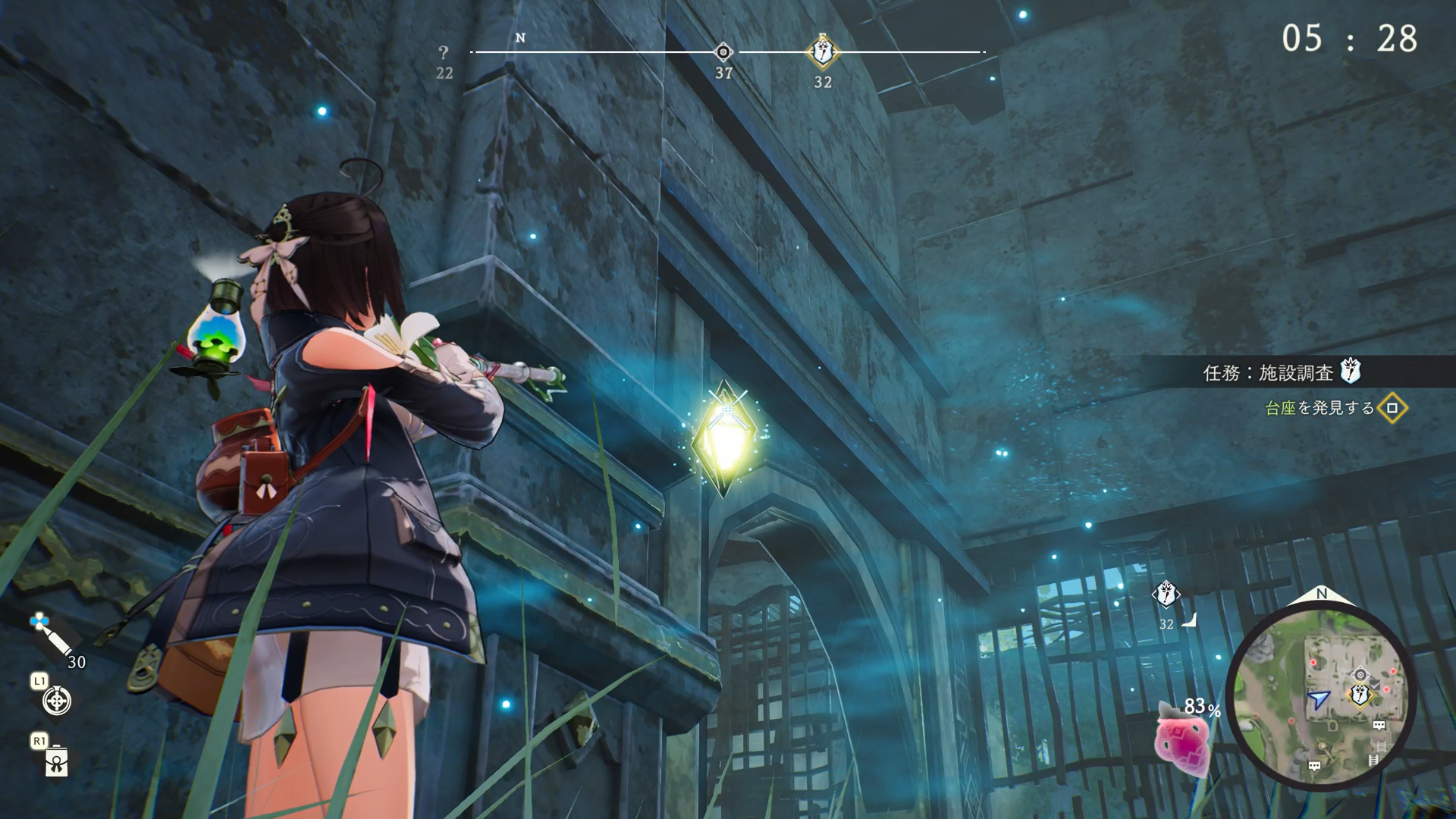Open the circular minimap
Screen dimensions: 1456x819
coord(1321,696)
